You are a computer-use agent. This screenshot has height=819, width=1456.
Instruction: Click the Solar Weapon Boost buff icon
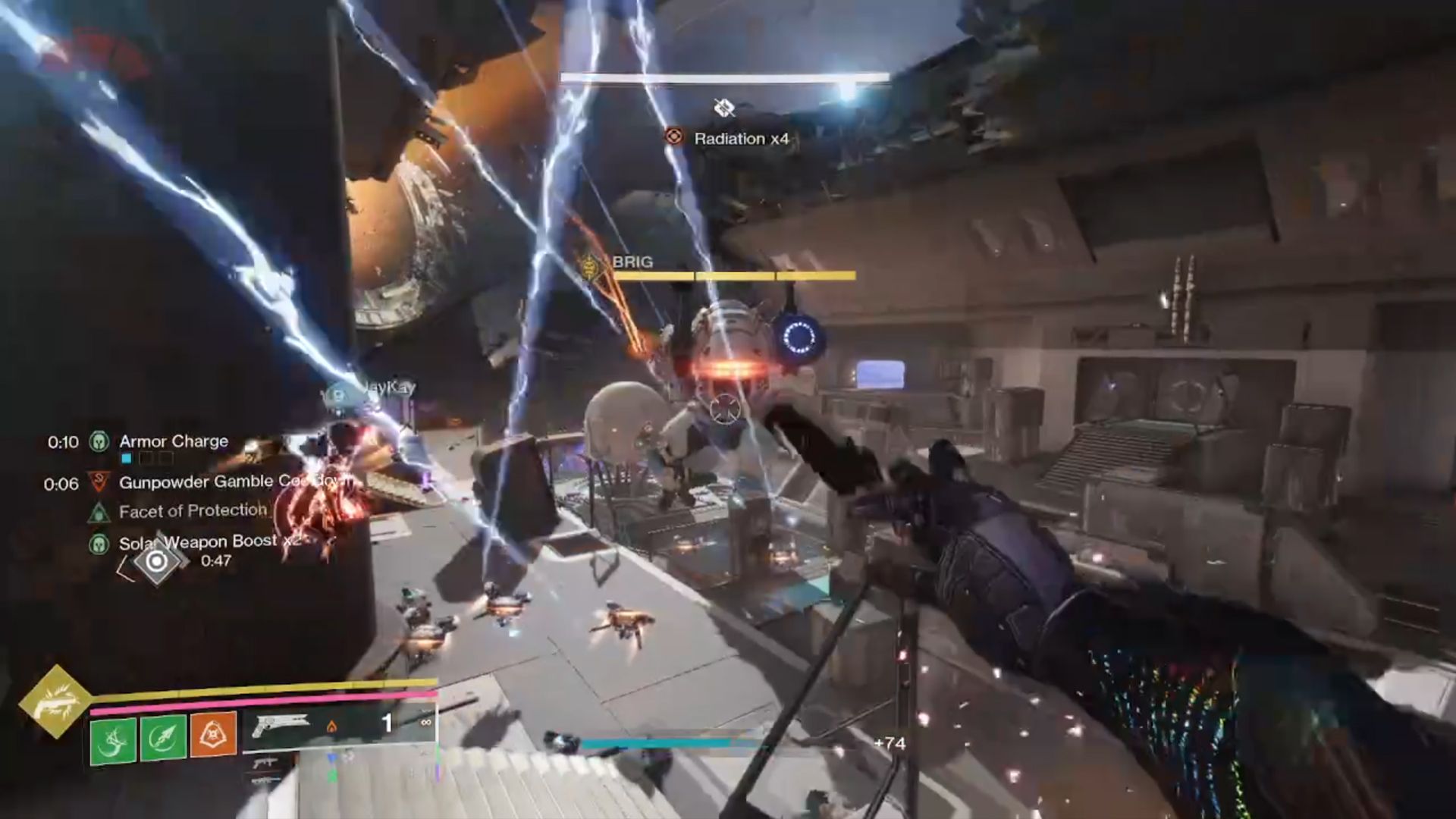[99, 544]
